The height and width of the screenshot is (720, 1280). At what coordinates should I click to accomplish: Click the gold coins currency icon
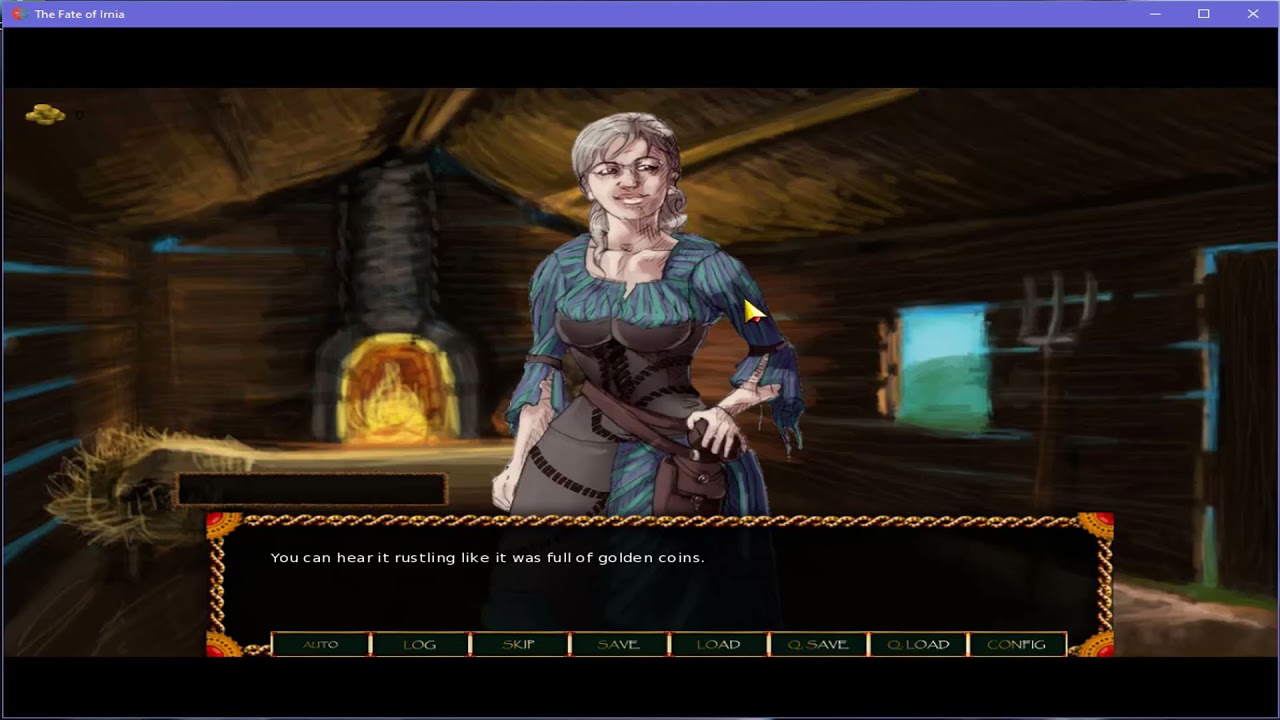[44, 114]
